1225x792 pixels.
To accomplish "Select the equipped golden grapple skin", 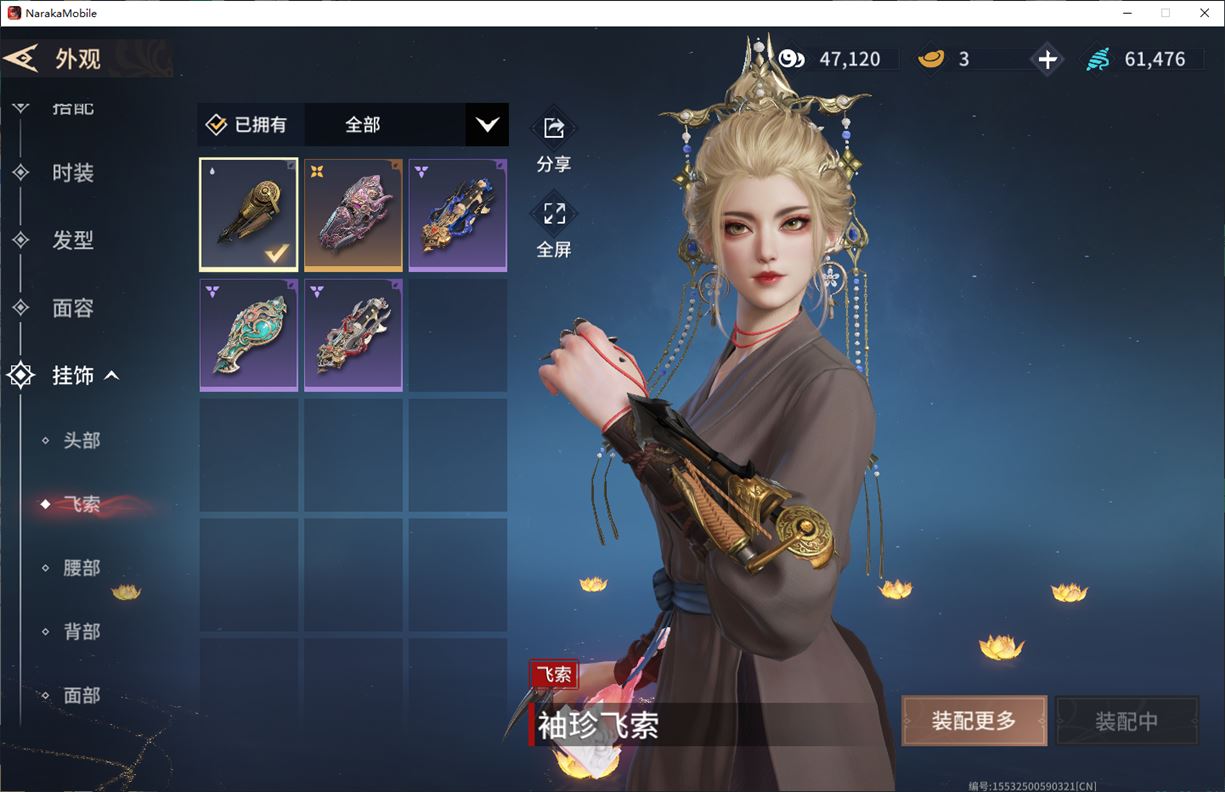I will tap(249, 215).
